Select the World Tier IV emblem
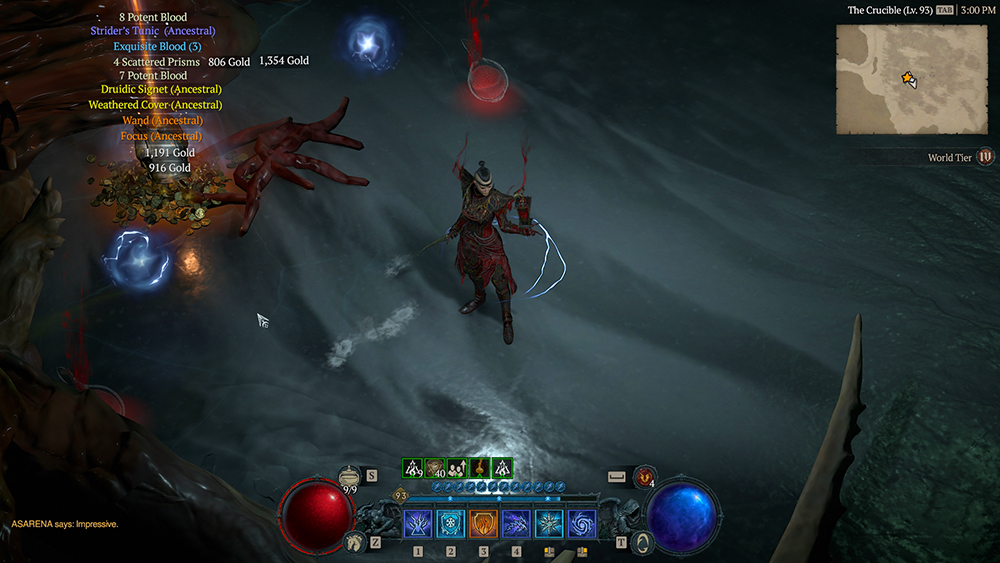1000x563 pixels. [x=986, y=157]
